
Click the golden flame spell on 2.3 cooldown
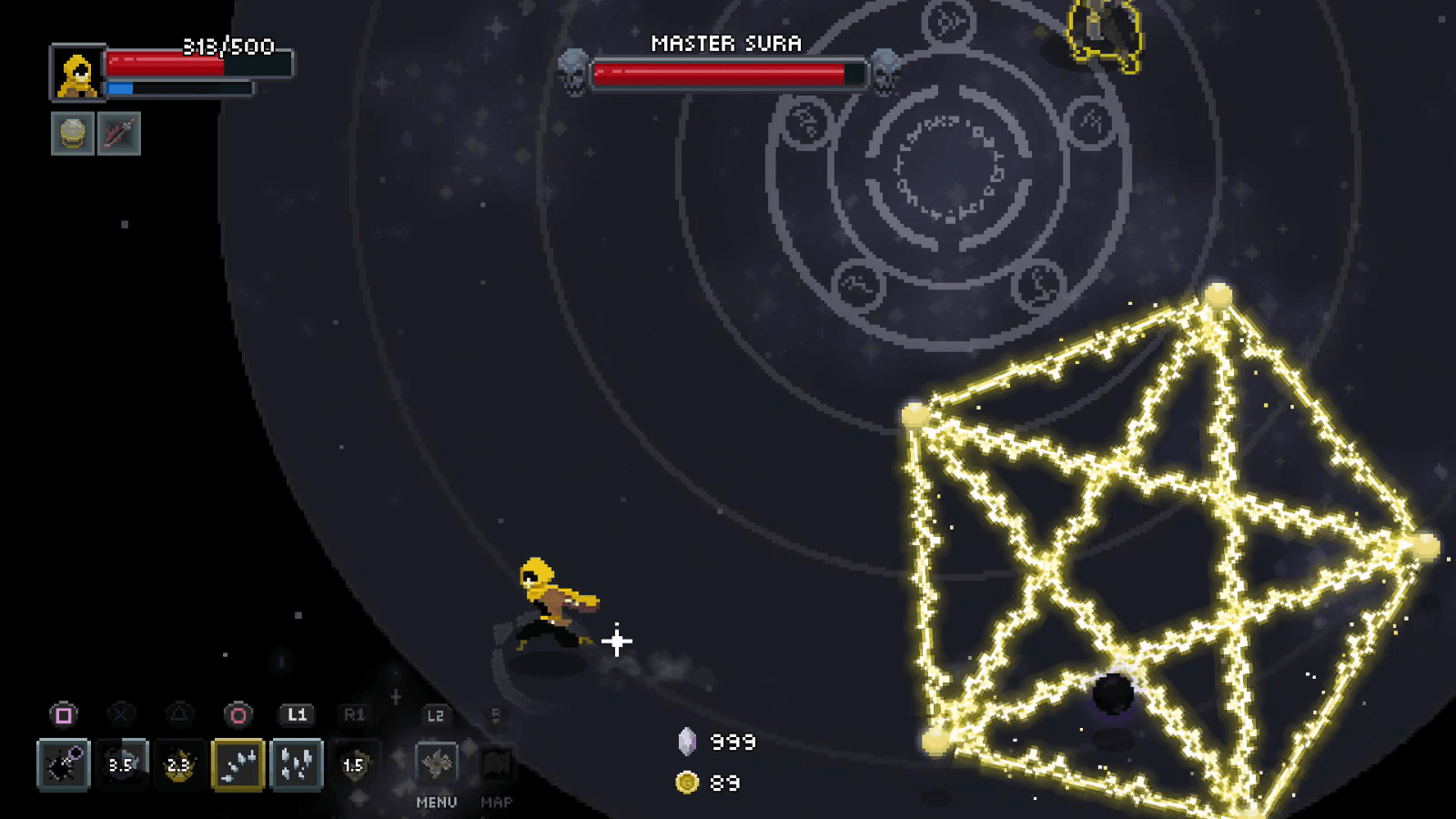point(179,763)
